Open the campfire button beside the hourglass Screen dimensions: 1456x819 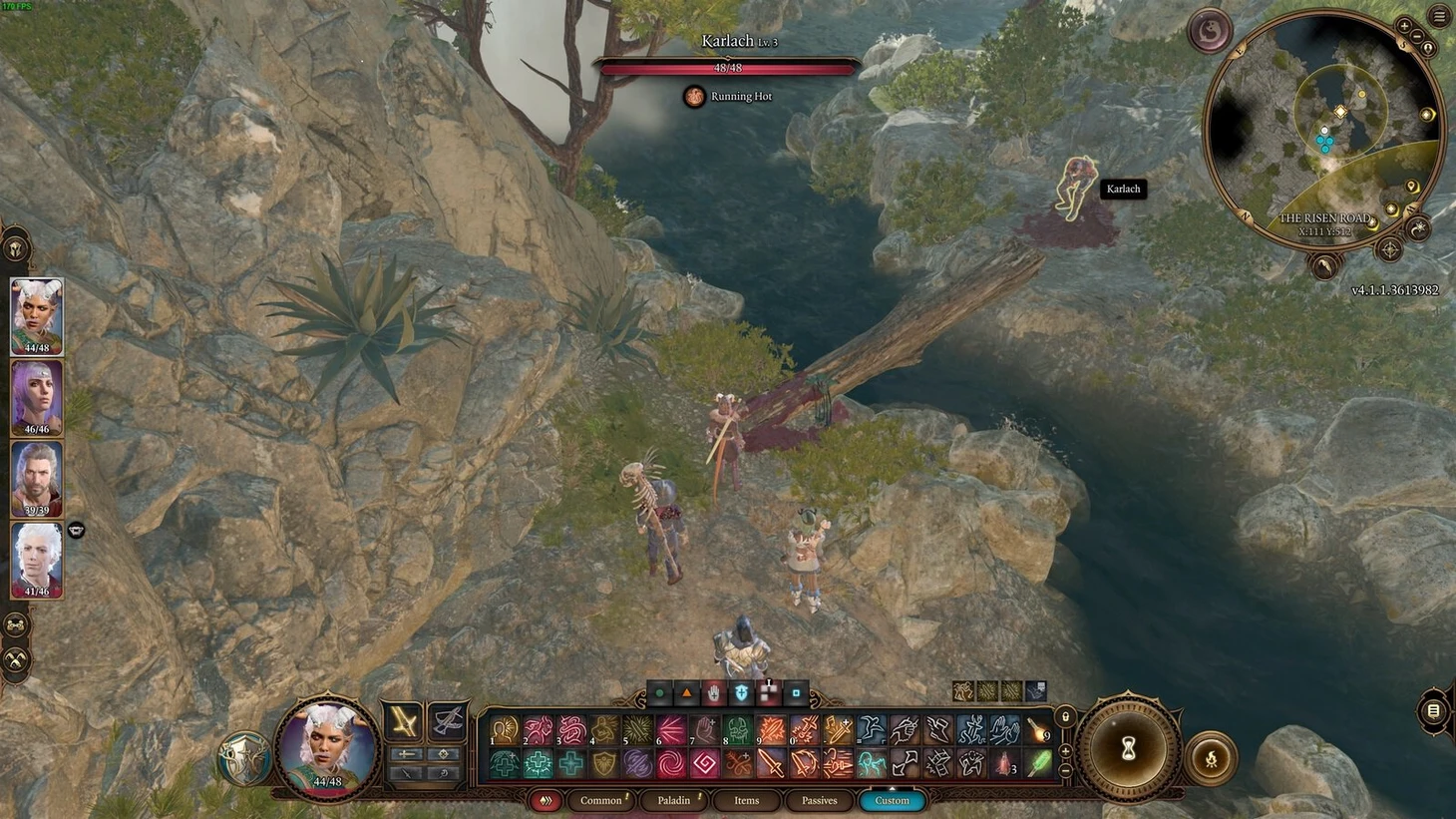(1211, 759)
